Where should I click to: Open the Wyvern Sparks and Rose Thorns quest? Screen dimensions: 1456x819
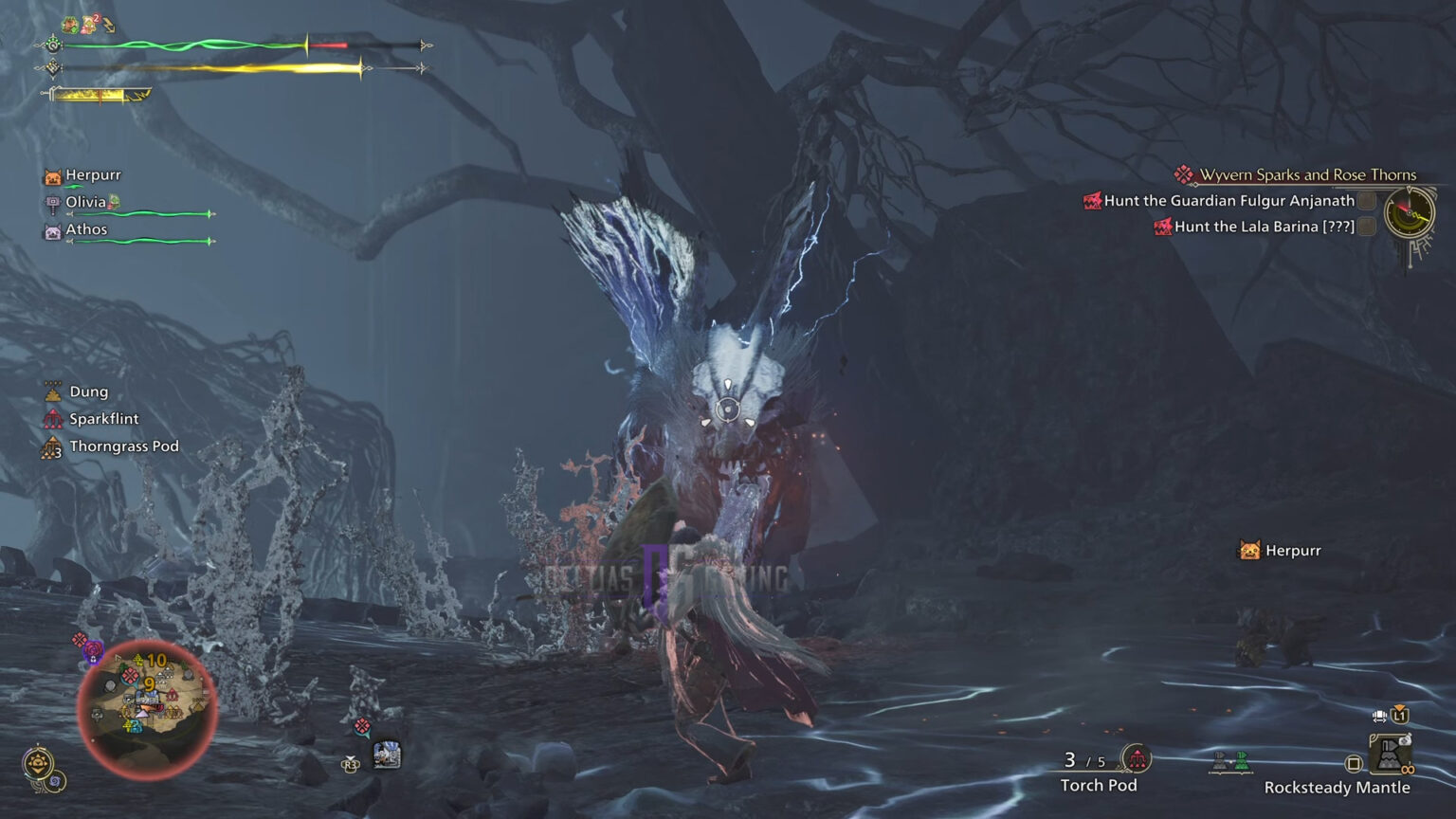click(1308, 174)
